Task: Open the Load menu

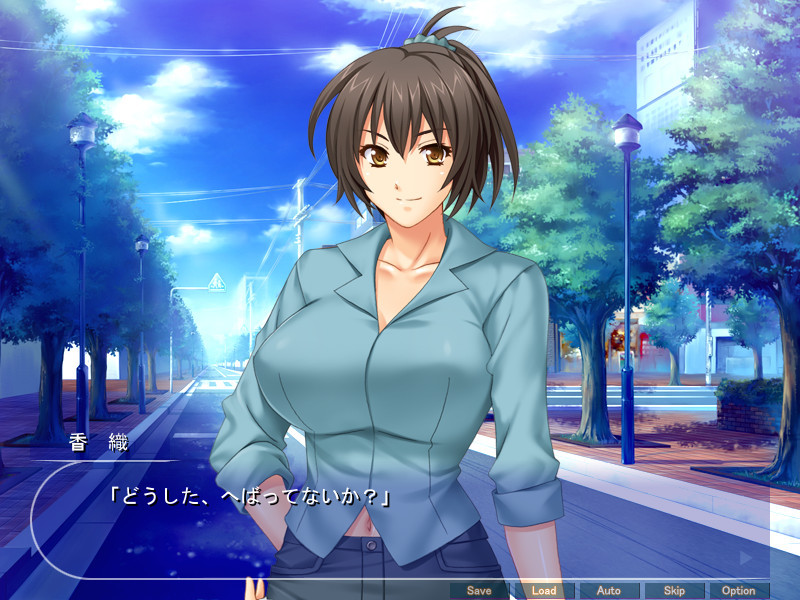Action: 543,591
